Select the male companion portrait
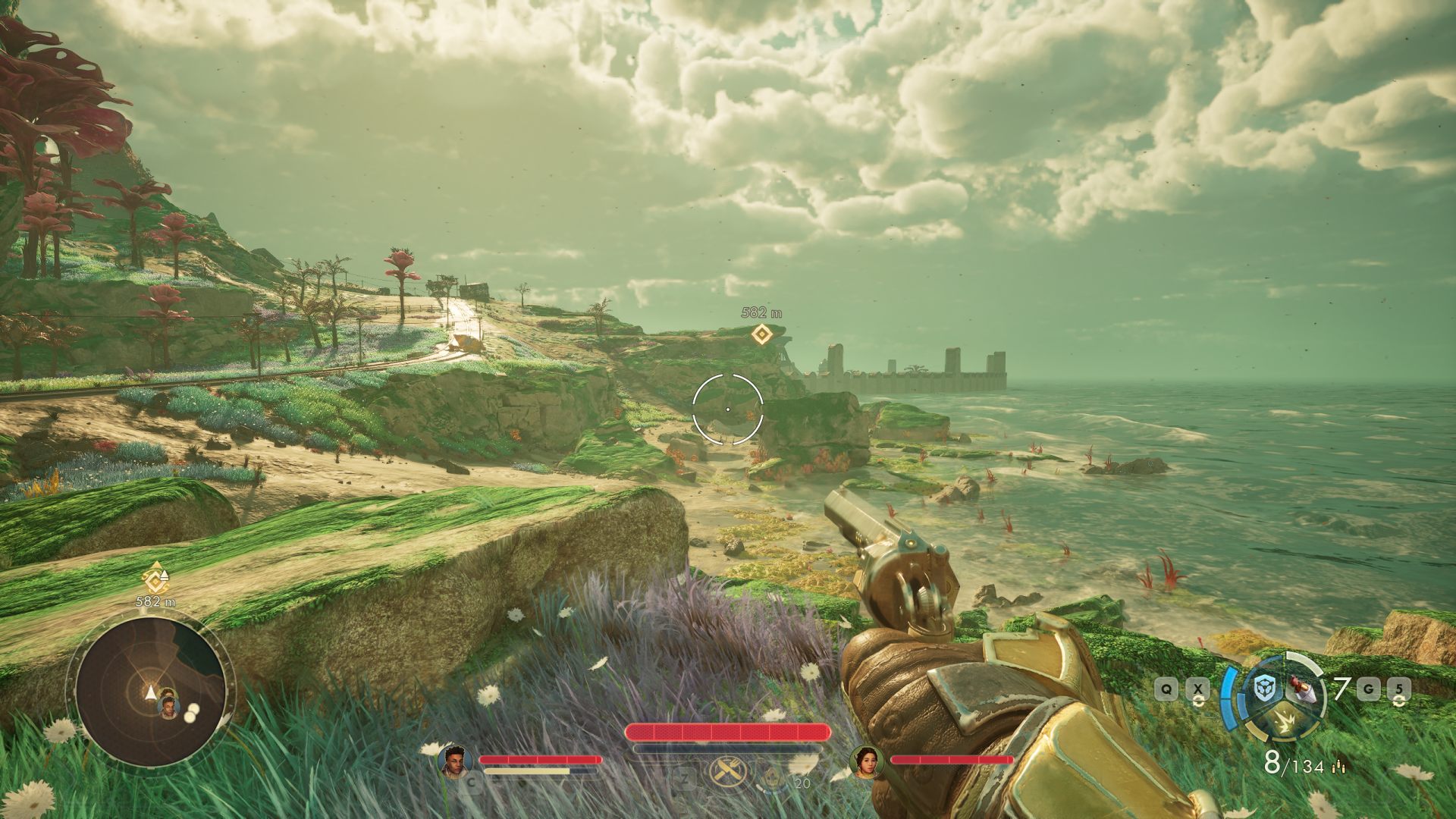Viewport: 1456px width, 819px height. tap(456, 761)
